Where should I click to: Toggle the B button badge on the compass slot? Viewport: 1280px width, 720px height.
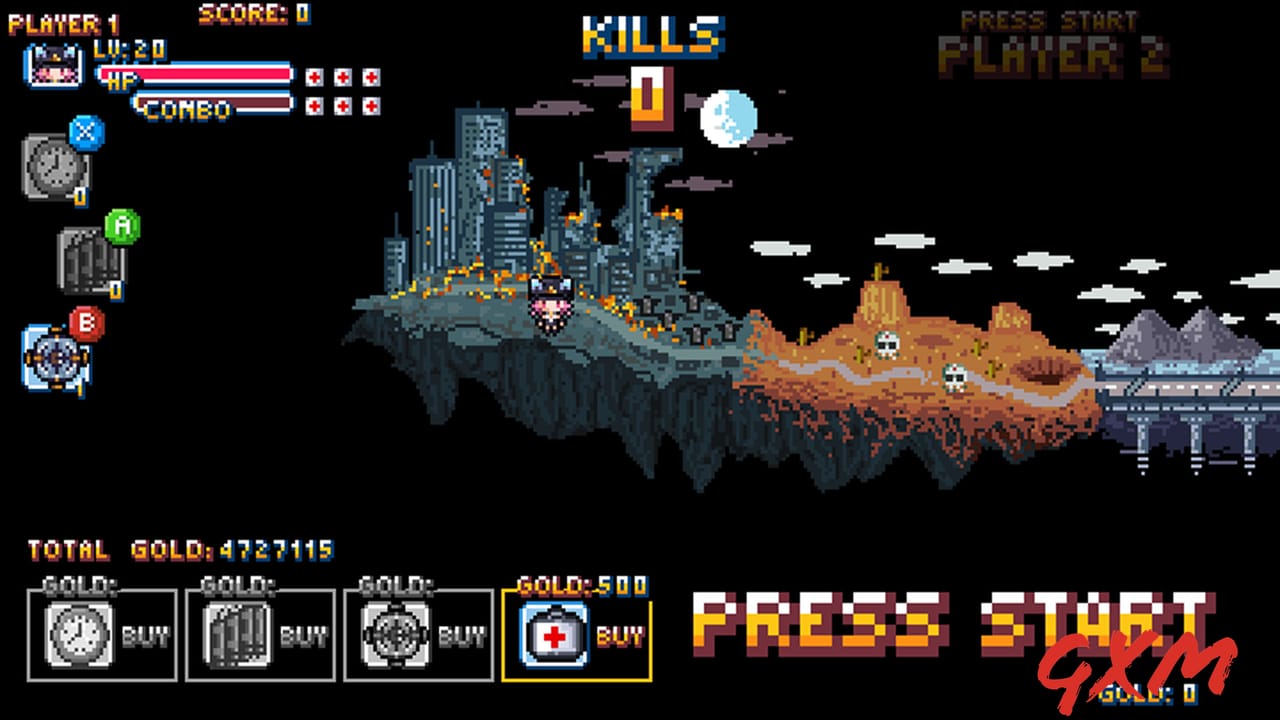click(86, 322)
